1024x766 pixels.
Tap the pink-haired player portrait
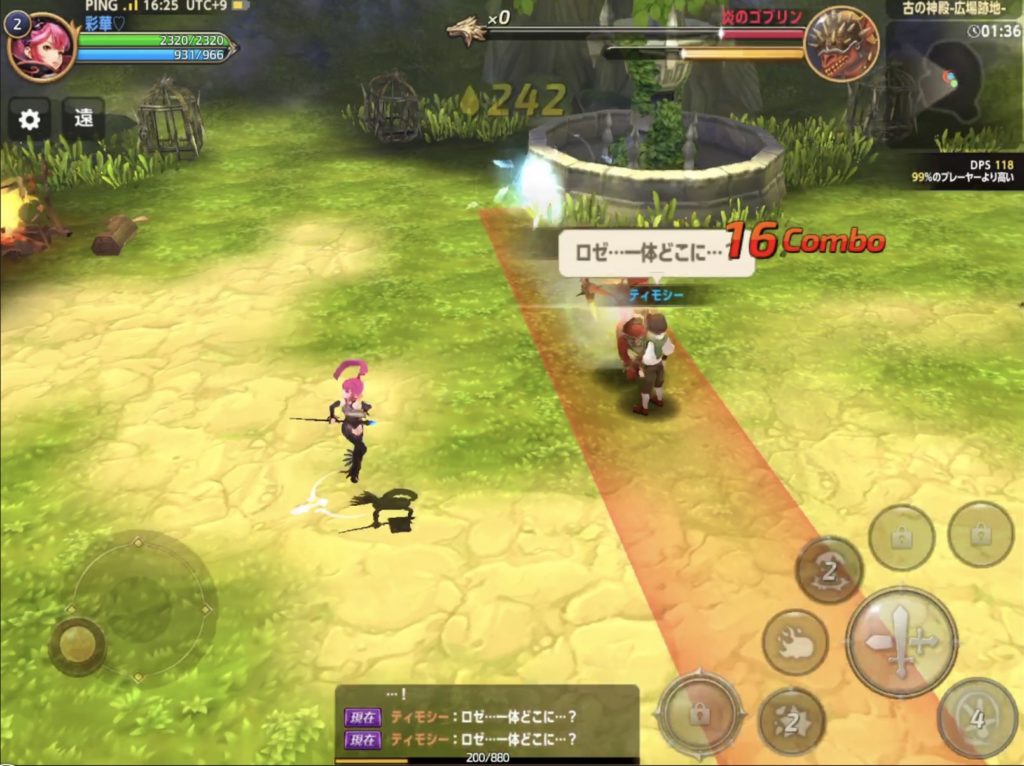point(41,46)
